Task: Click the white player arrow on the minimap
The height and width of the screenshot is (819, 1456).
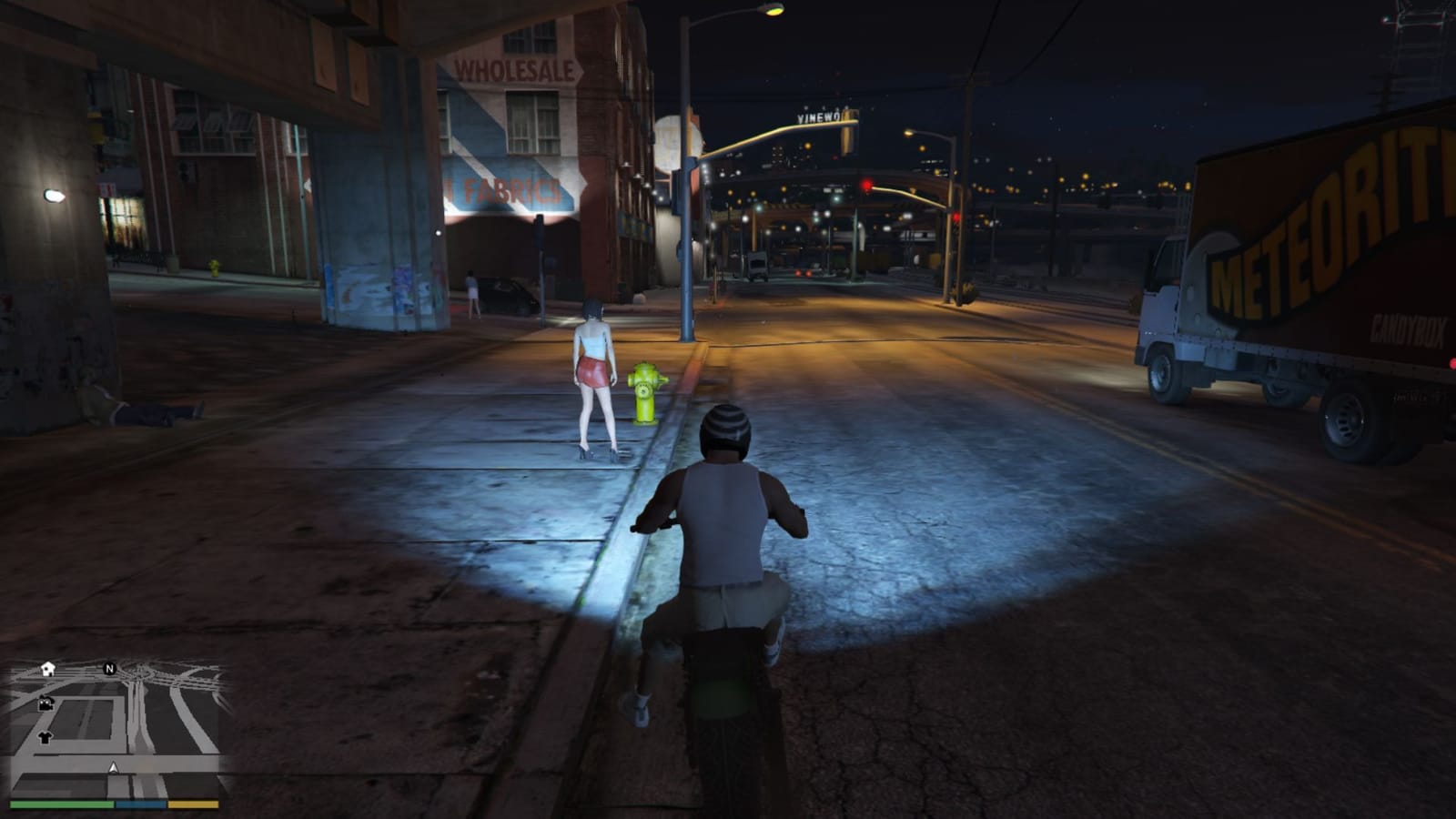Action: tap(113, 768)
